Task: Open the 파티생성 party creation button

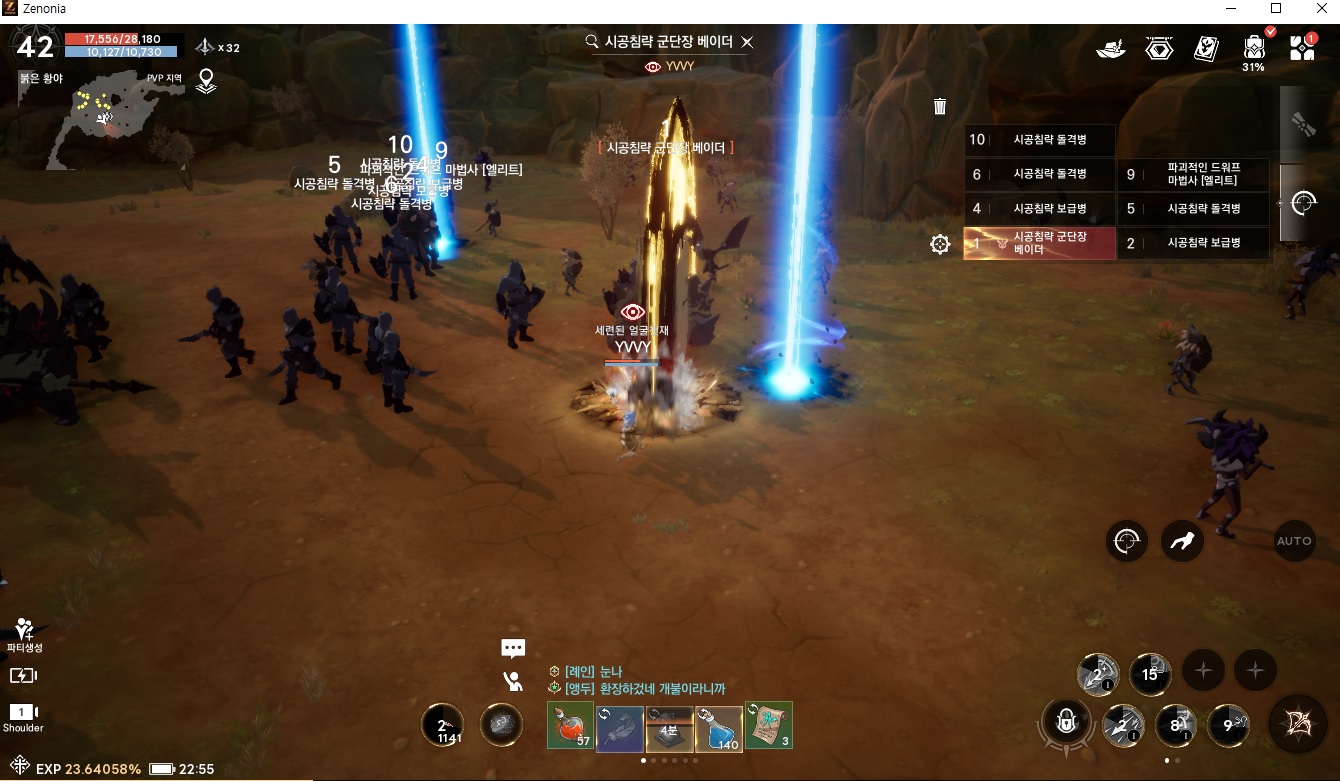Action: click(24, 634)
